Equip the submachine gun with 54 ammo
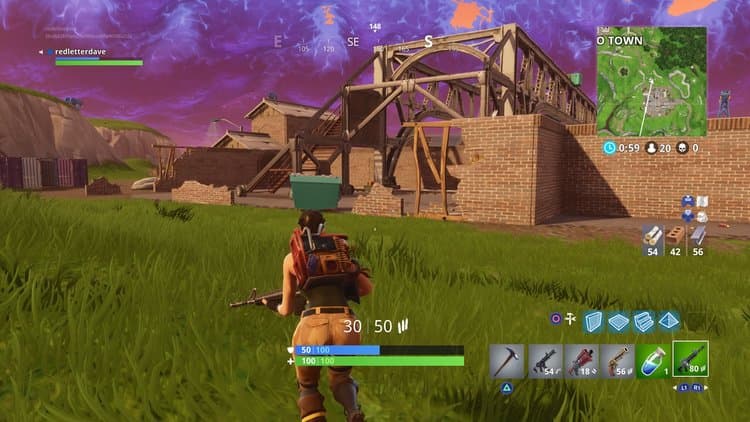This screenshot has height=422, width=750. tap(545, 361)
